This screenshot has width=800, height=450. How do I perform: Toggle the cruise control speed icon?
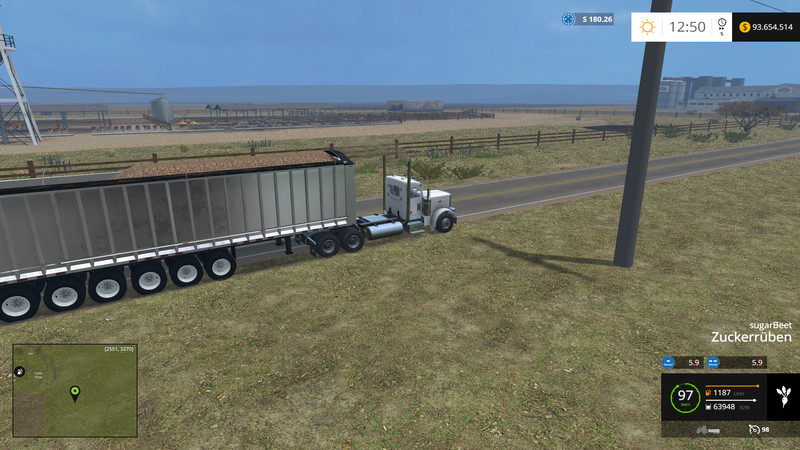coord(753,429)
